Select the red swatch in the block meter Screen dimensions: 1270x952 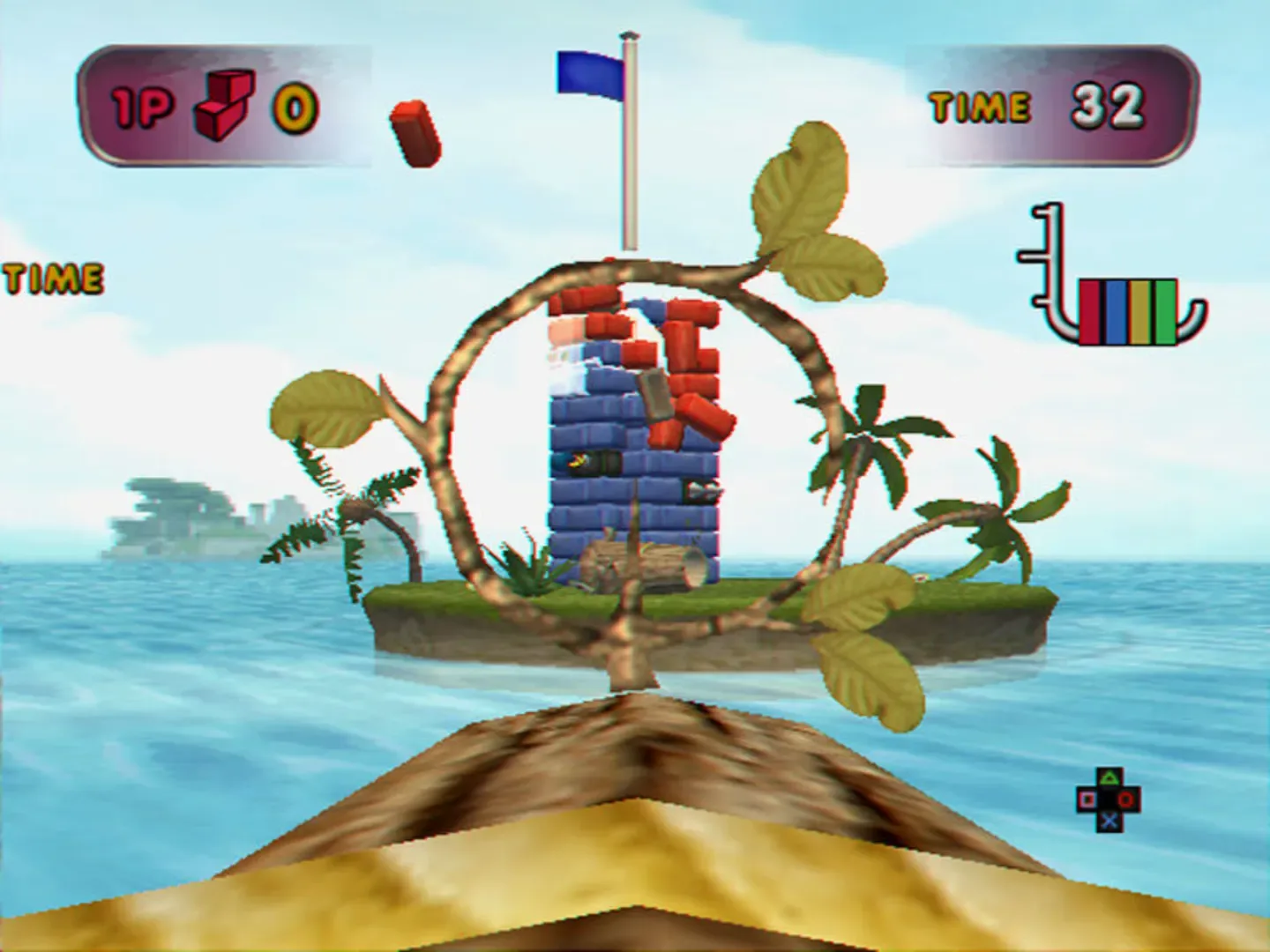tap(1089, 310)
